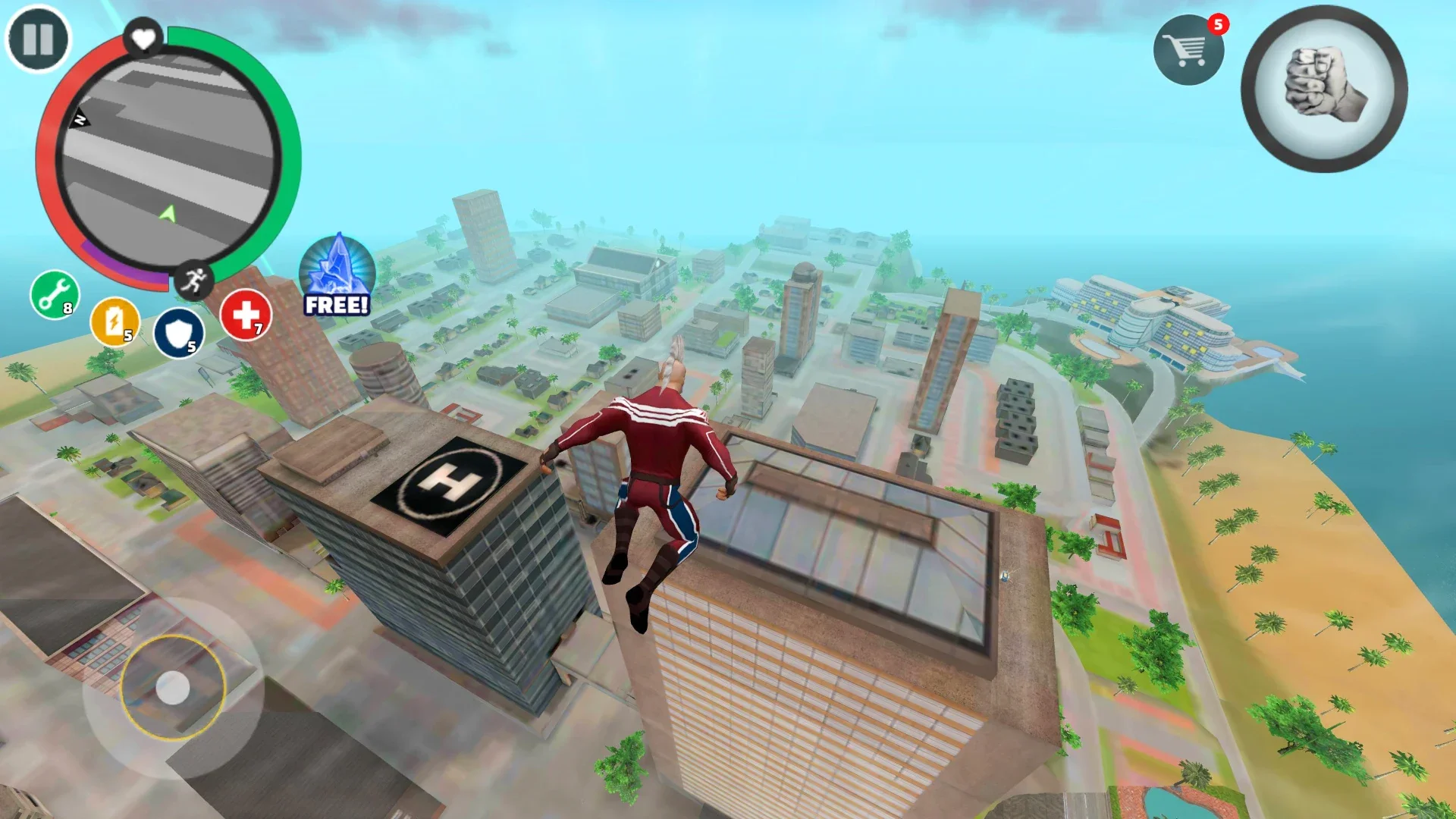Use the yellow battery energy item

[x=115, y=322]
